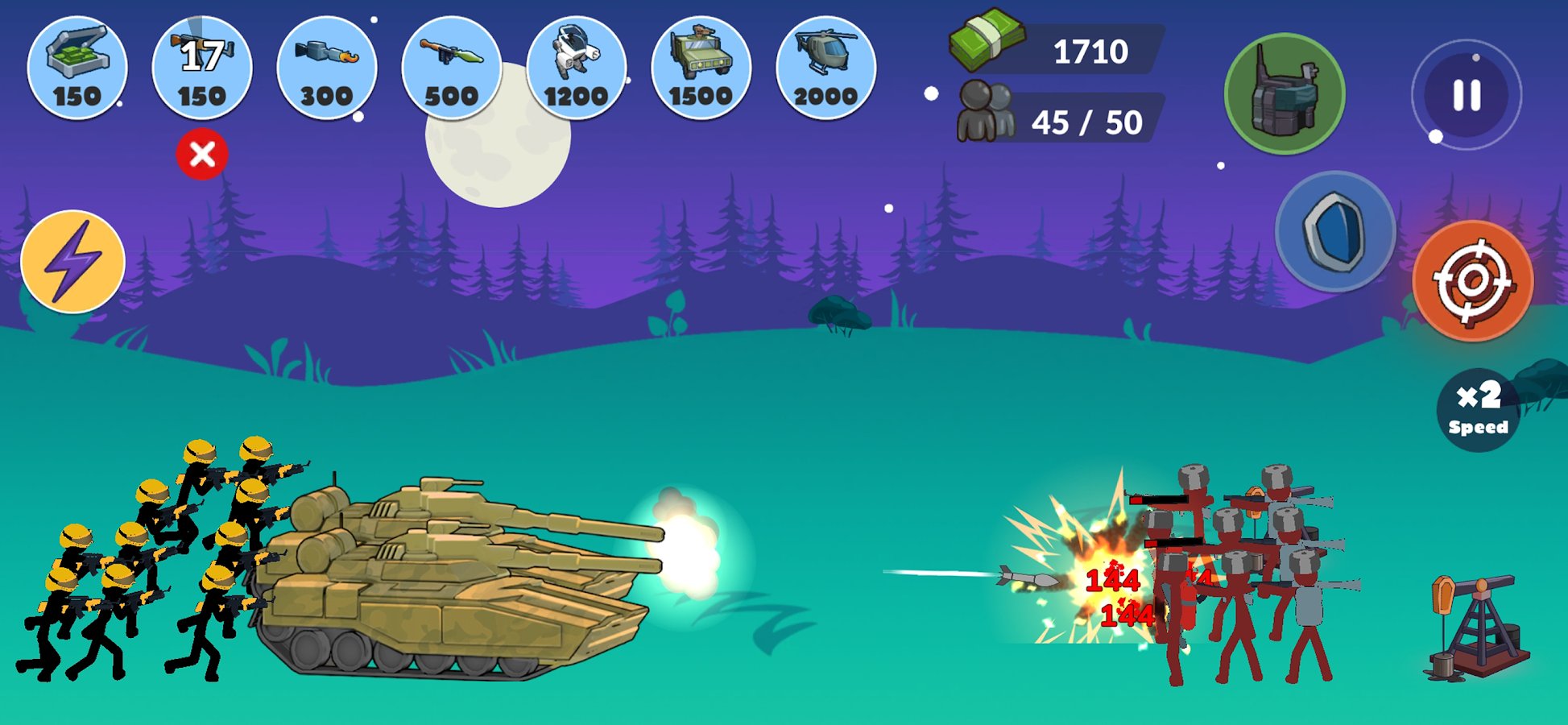
Task: Switch army to shield defend mode
Action: (1335, 232)
